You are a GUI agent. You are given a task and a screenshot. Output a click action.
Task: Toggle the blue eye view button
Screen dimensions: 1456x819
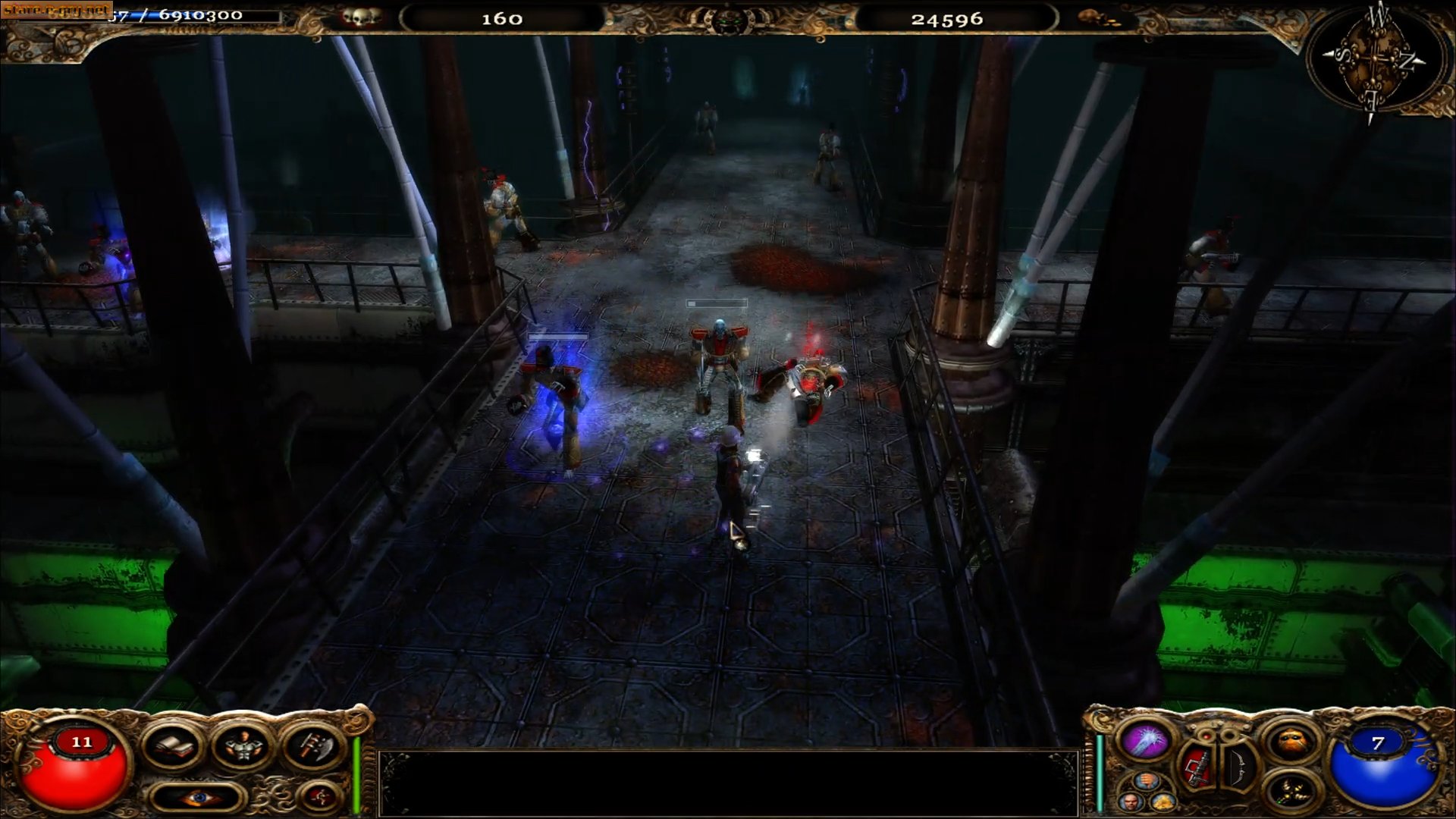[198, 797]
